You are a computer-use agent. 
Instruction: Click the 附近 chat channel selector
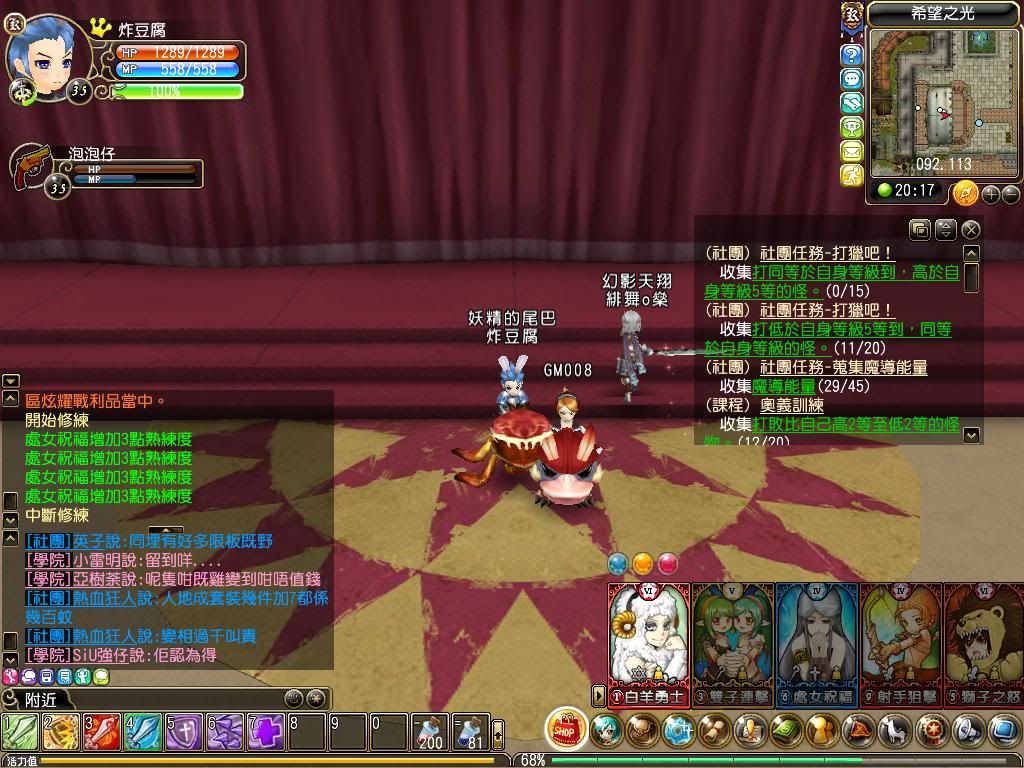(x=42, y=700)
